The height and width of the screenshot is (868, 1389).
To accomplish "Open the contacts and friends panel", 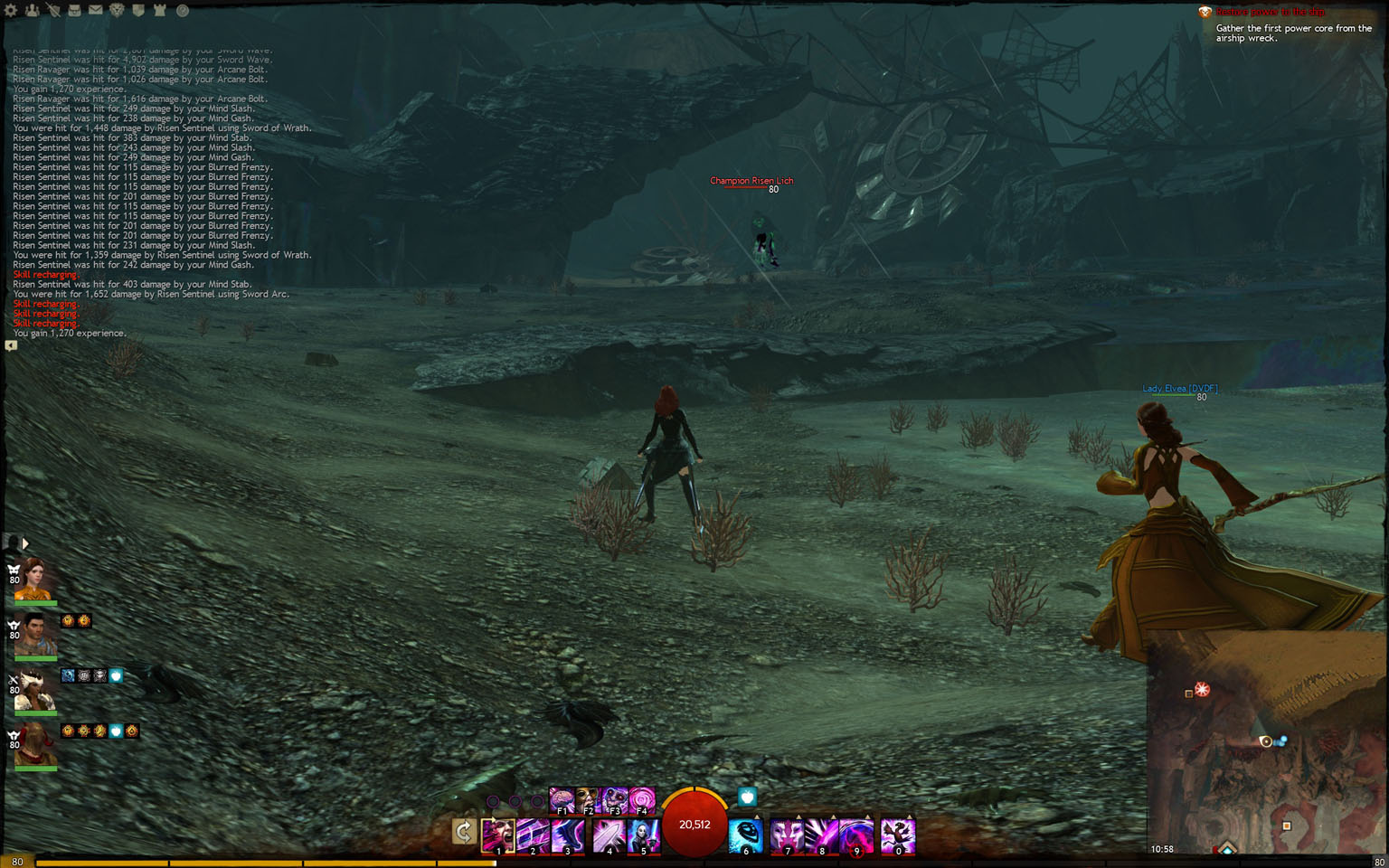I will click(x=32, y=11).
